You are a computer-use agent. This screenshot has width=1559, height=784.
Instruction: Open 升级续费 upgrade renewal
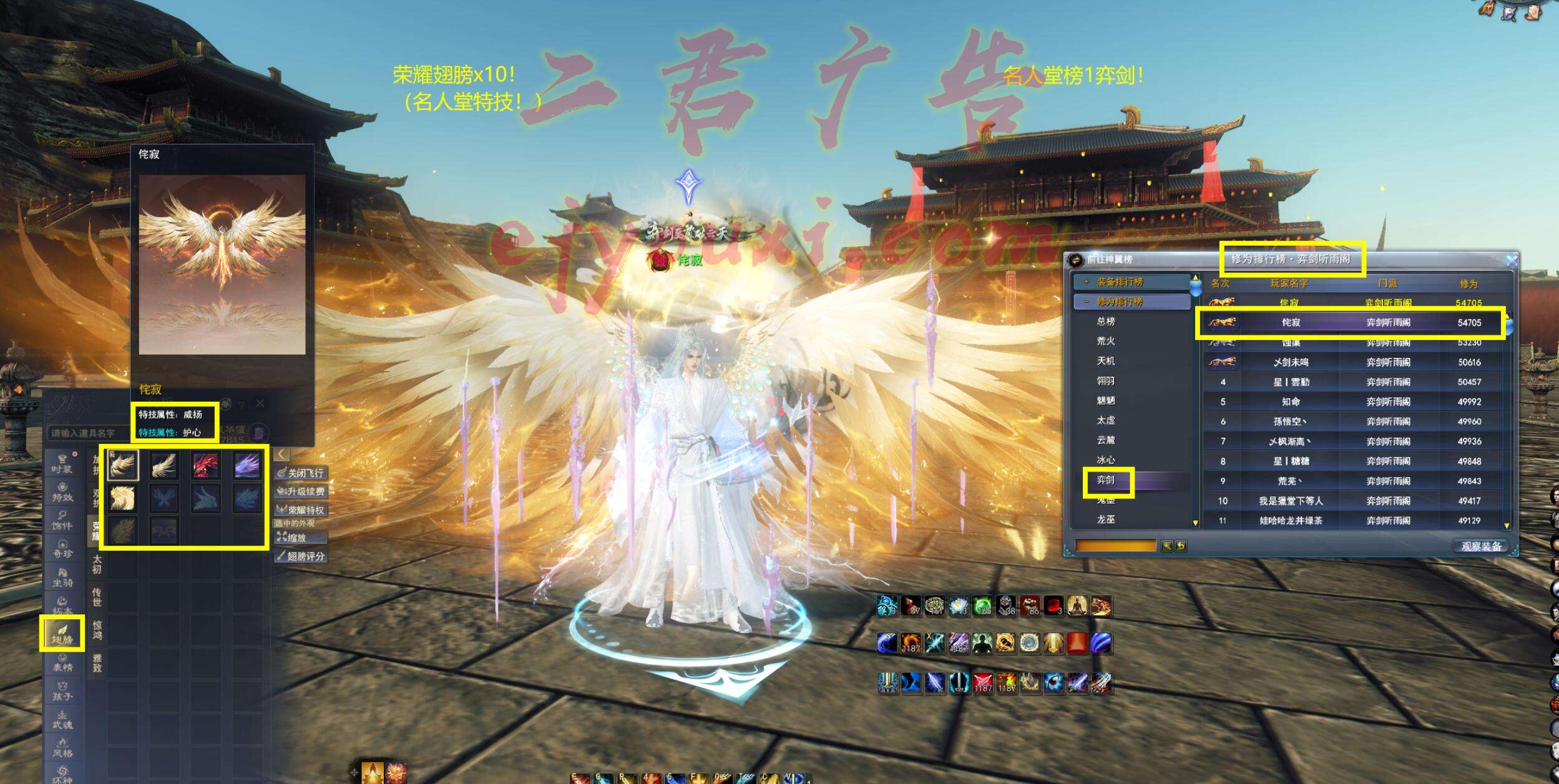[x=300, y=491]
